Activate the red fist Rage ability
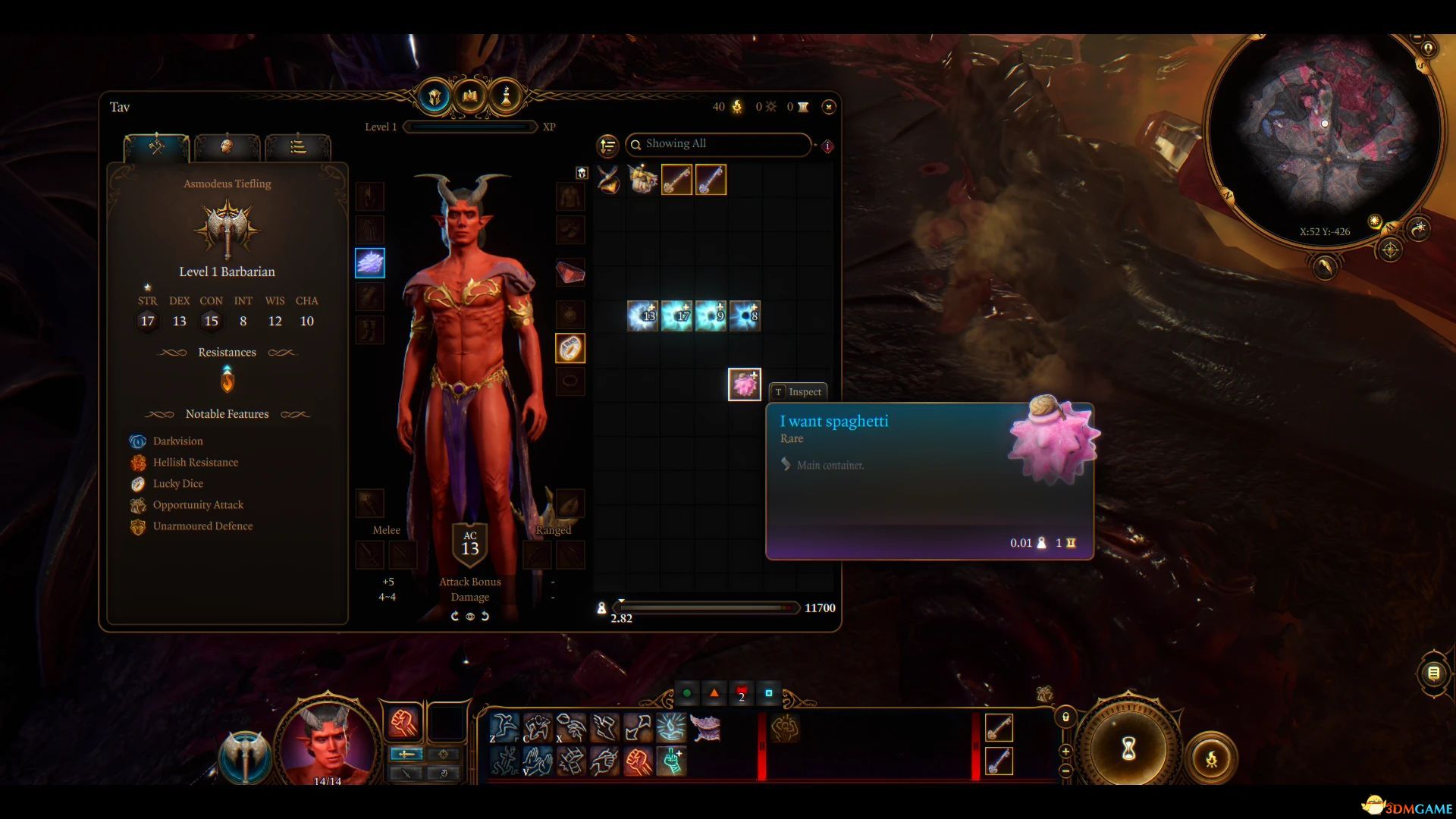Image resolution: width=1456 pixels, height=819 pixels. click(x=403, y=723)
